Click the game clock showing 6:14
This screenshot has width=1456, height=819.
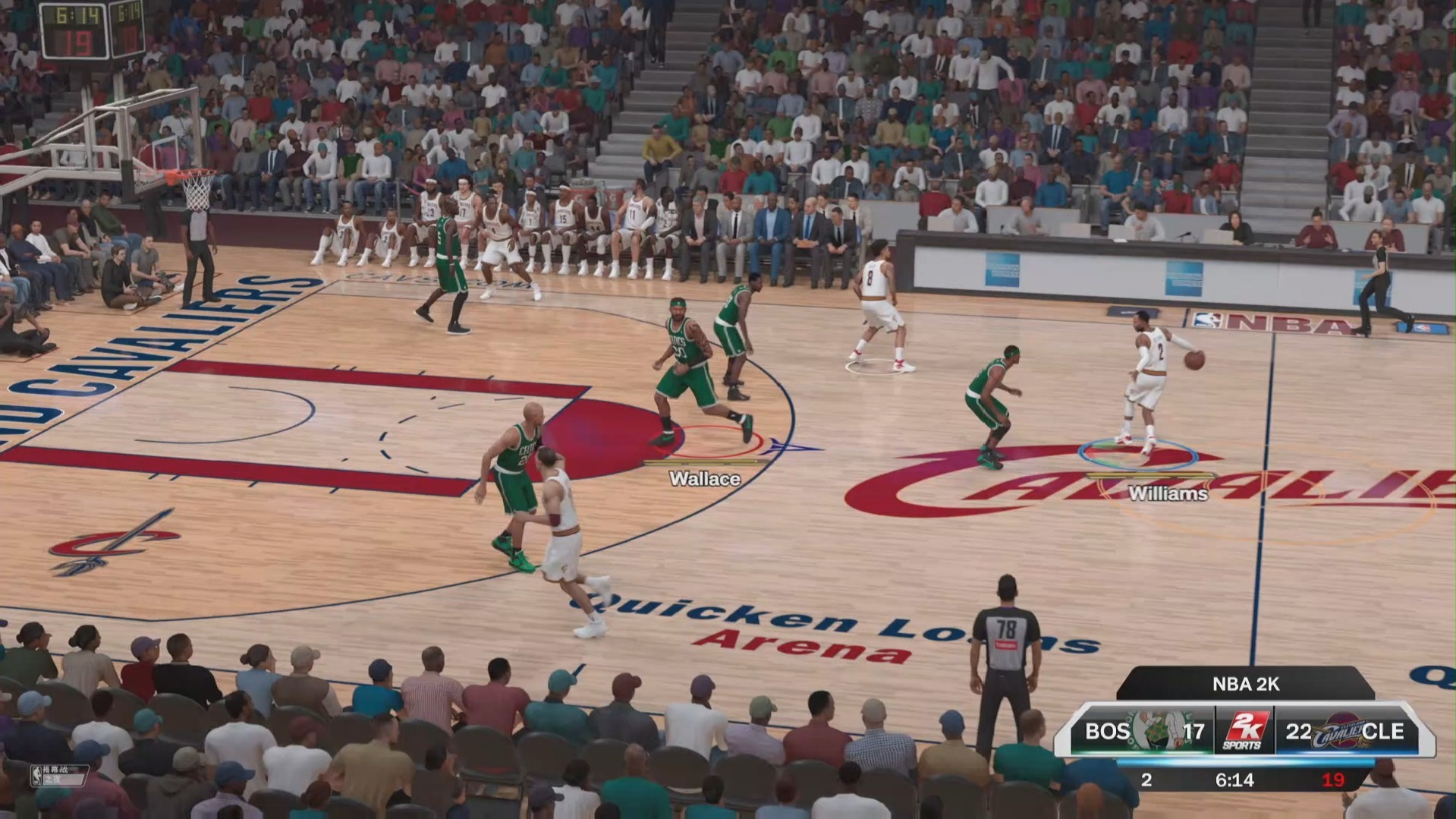(x=1236, y=780)
